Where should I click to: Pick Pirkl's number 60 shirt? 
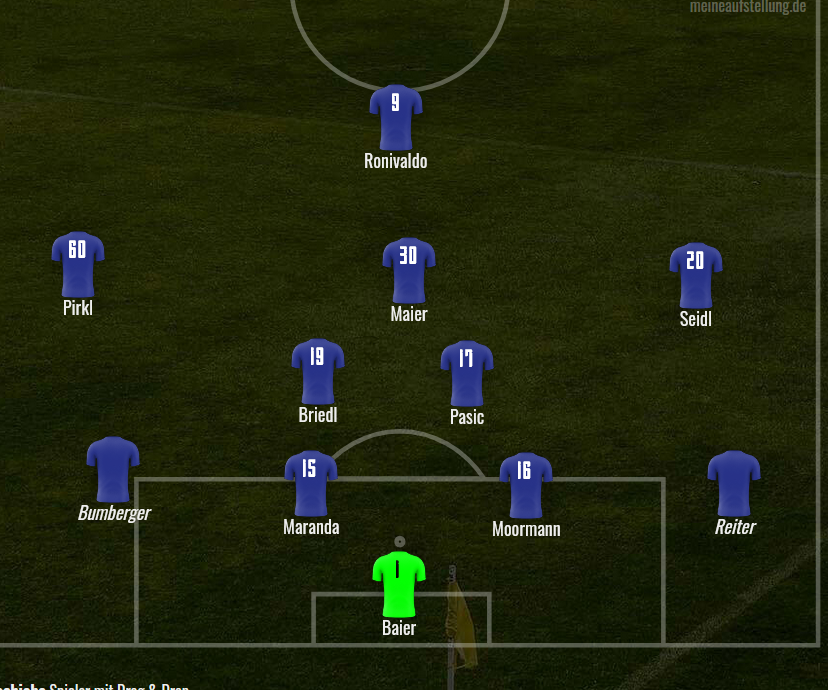coord(78,263)
